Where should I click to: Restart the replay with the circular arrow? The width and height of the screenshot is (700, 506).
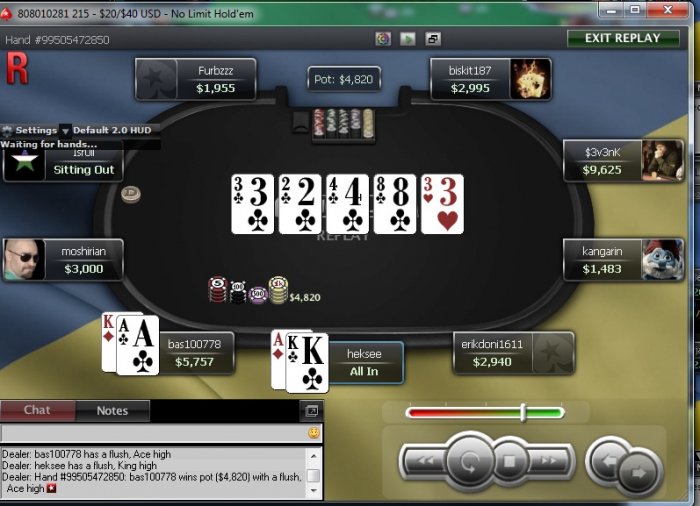[467, 462]
